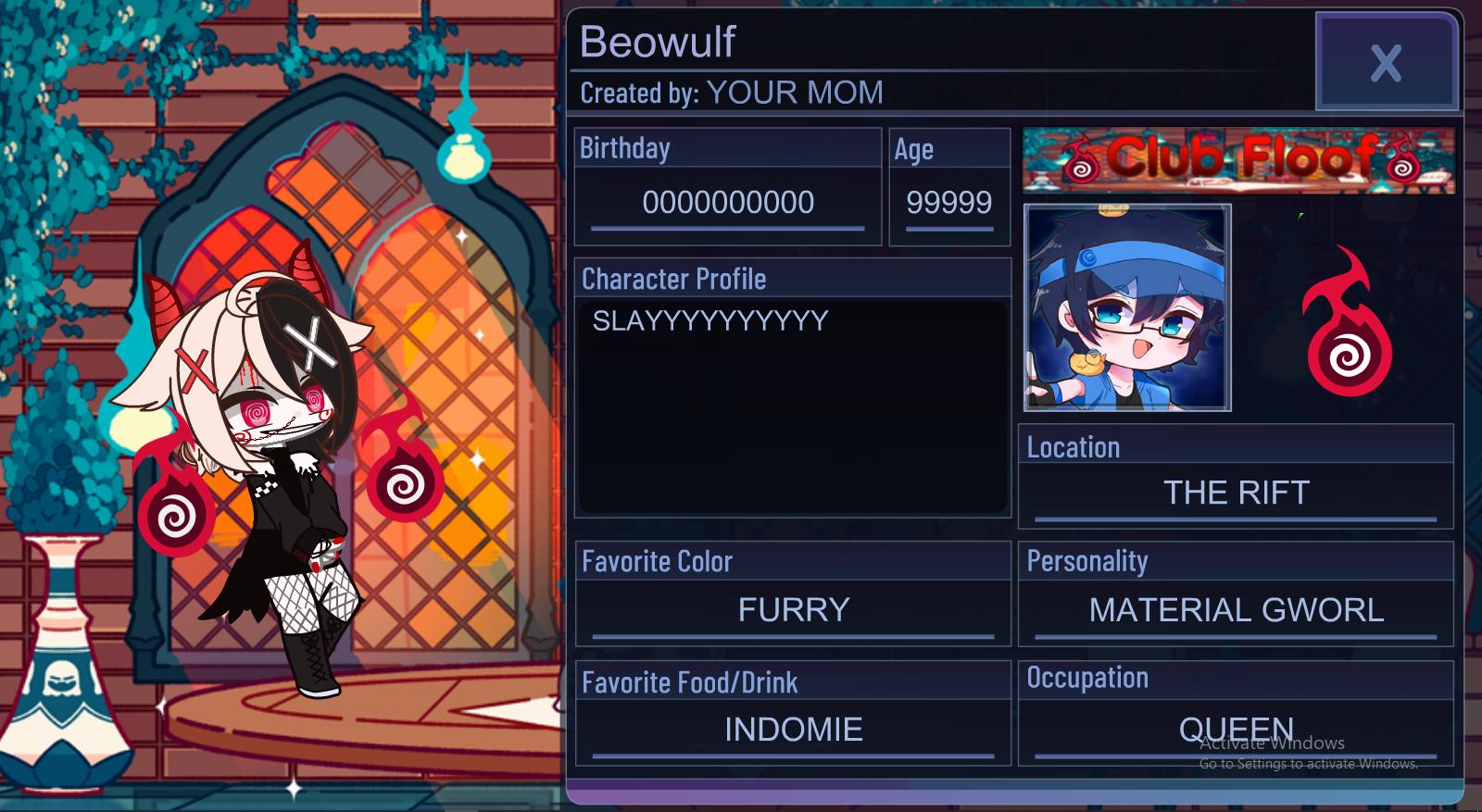Click the Occupation field QUEEN
The image size is (1482, 812).
1236,730
